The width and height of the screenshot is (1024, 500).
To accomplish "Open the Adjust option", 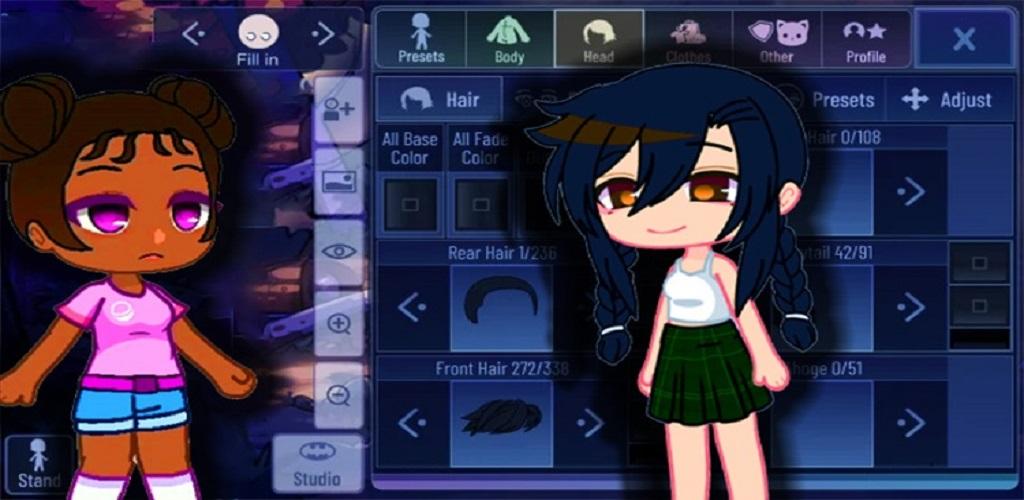I will click(946, 100).
